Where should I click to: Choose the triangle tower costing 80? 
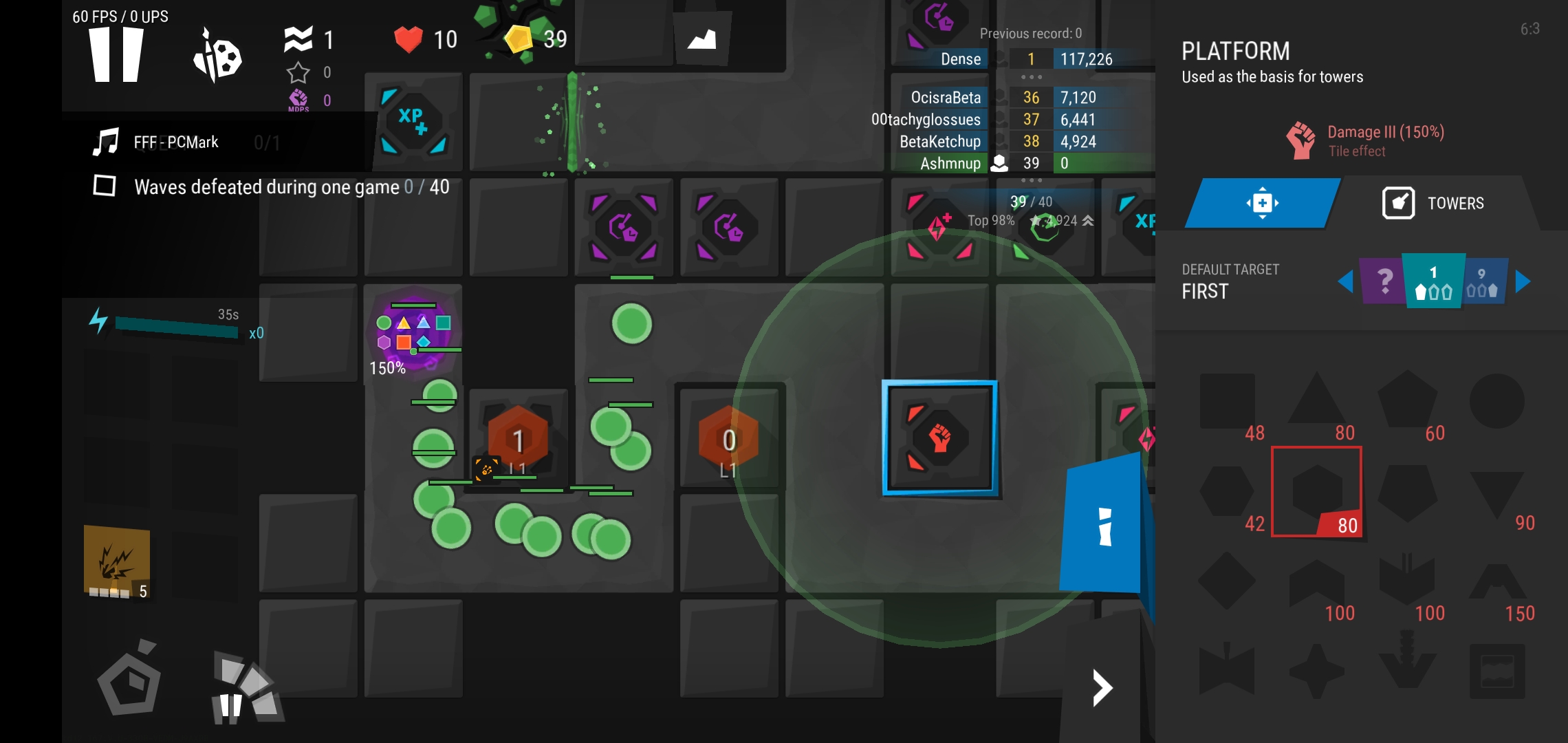(x=1316, y=402)
